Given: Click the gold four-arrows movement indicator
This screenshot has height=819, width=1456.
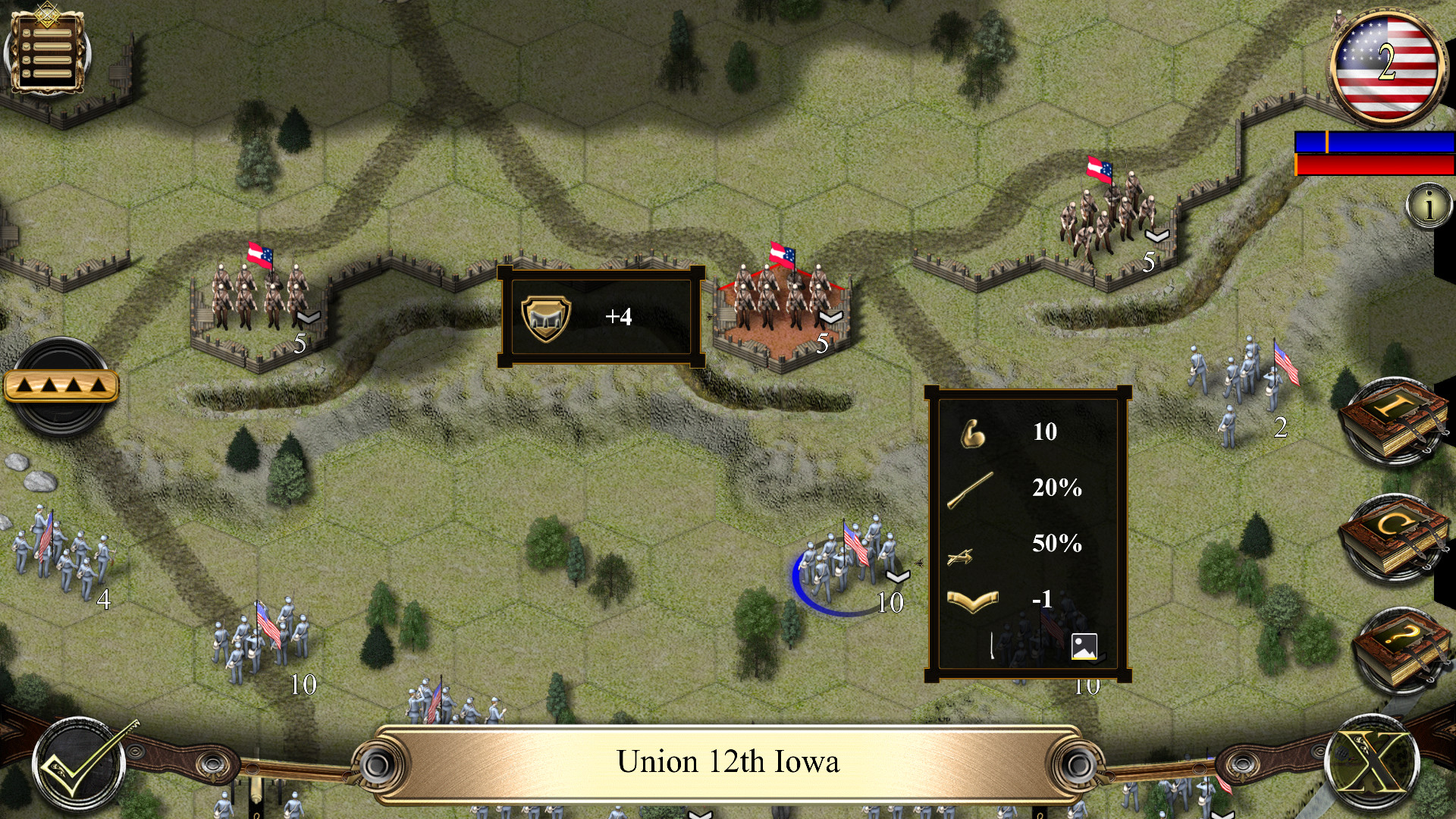Looking at the screenshot, I should [61, 386].
